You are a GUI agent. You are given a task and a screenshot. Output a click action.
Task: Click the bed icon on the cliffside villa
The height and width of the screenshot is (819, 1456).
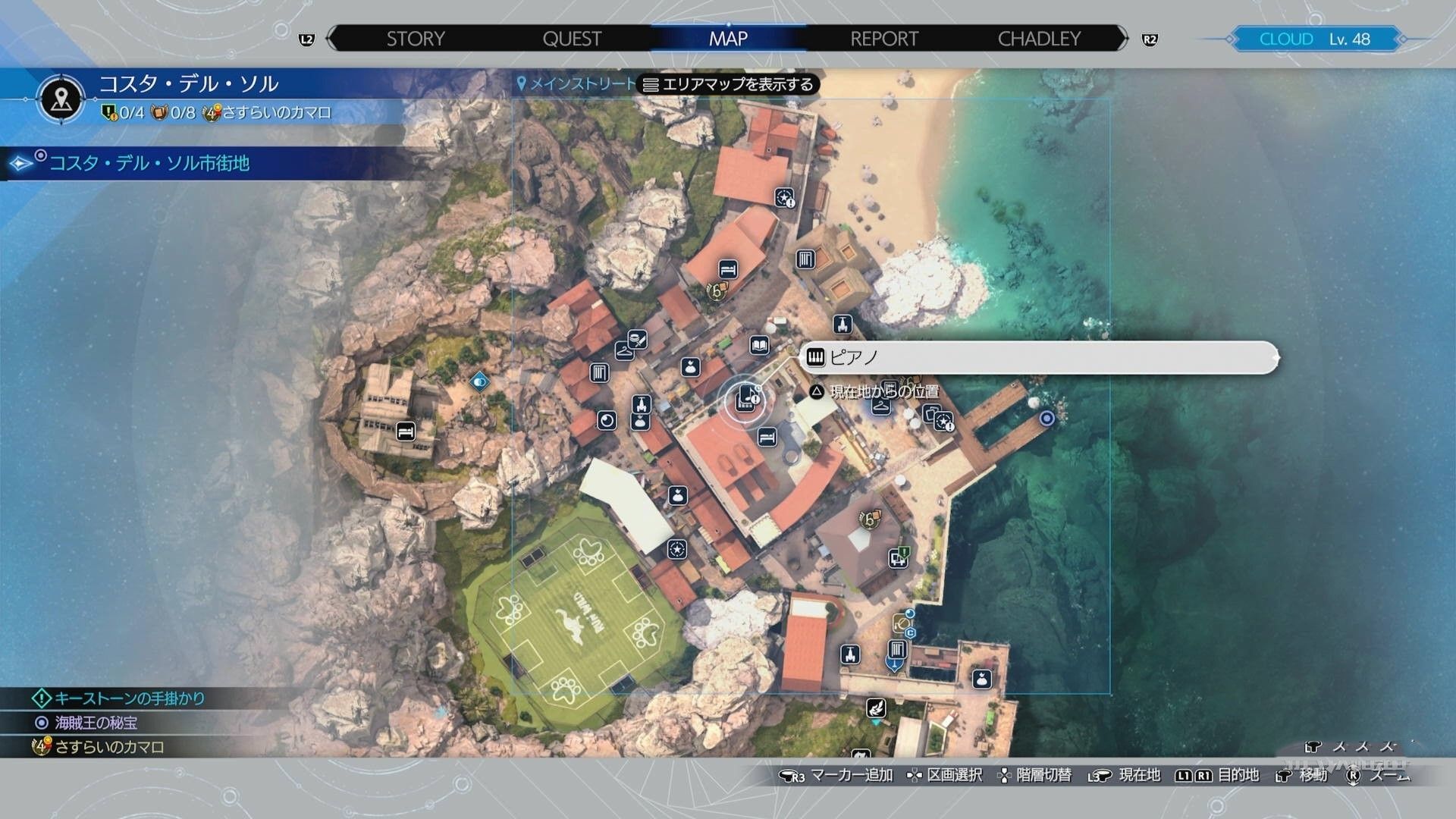pyautogui.click(x=406, y=431)
